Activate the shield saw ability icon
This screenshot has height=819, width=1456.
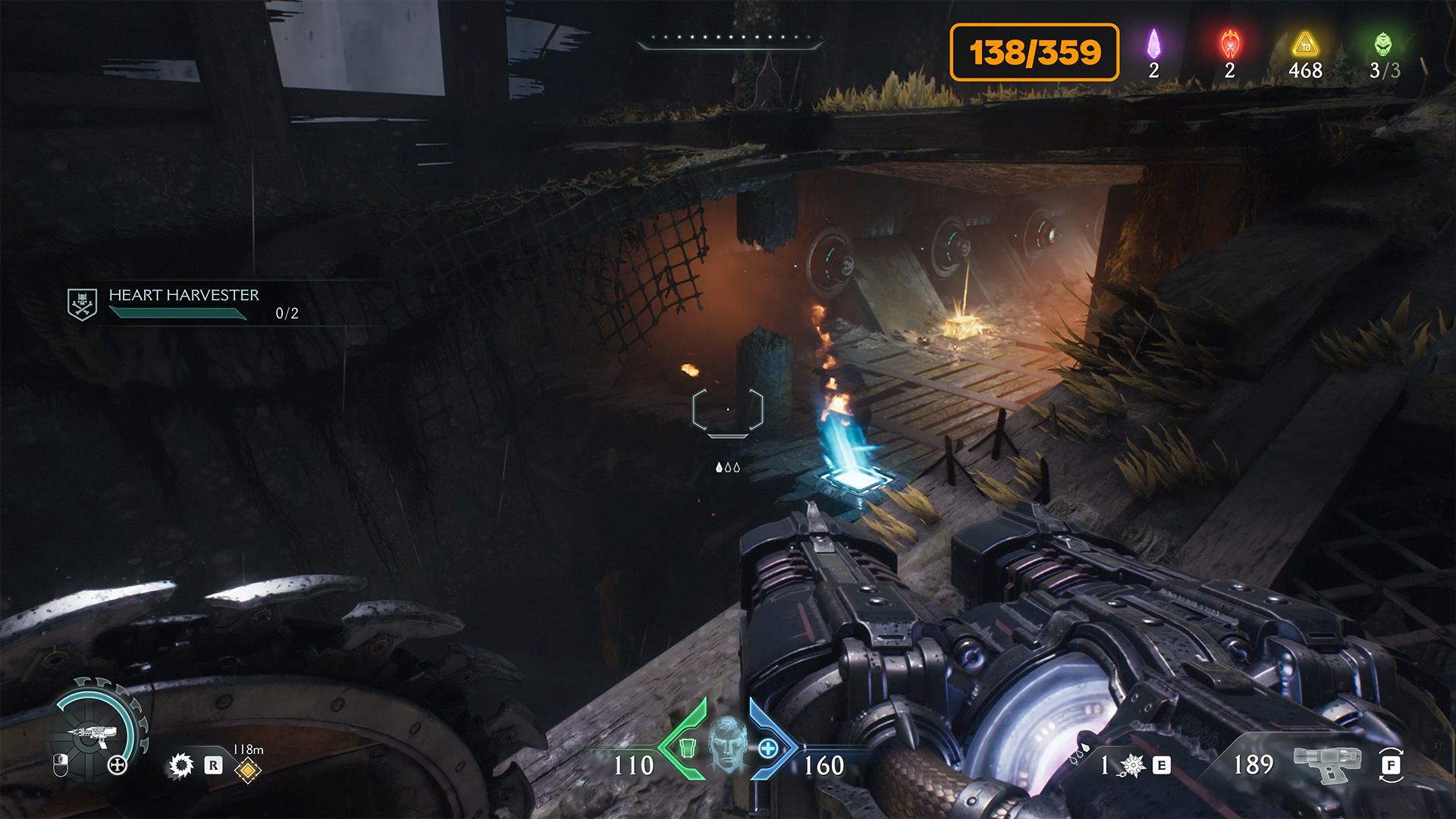[181, 765]
